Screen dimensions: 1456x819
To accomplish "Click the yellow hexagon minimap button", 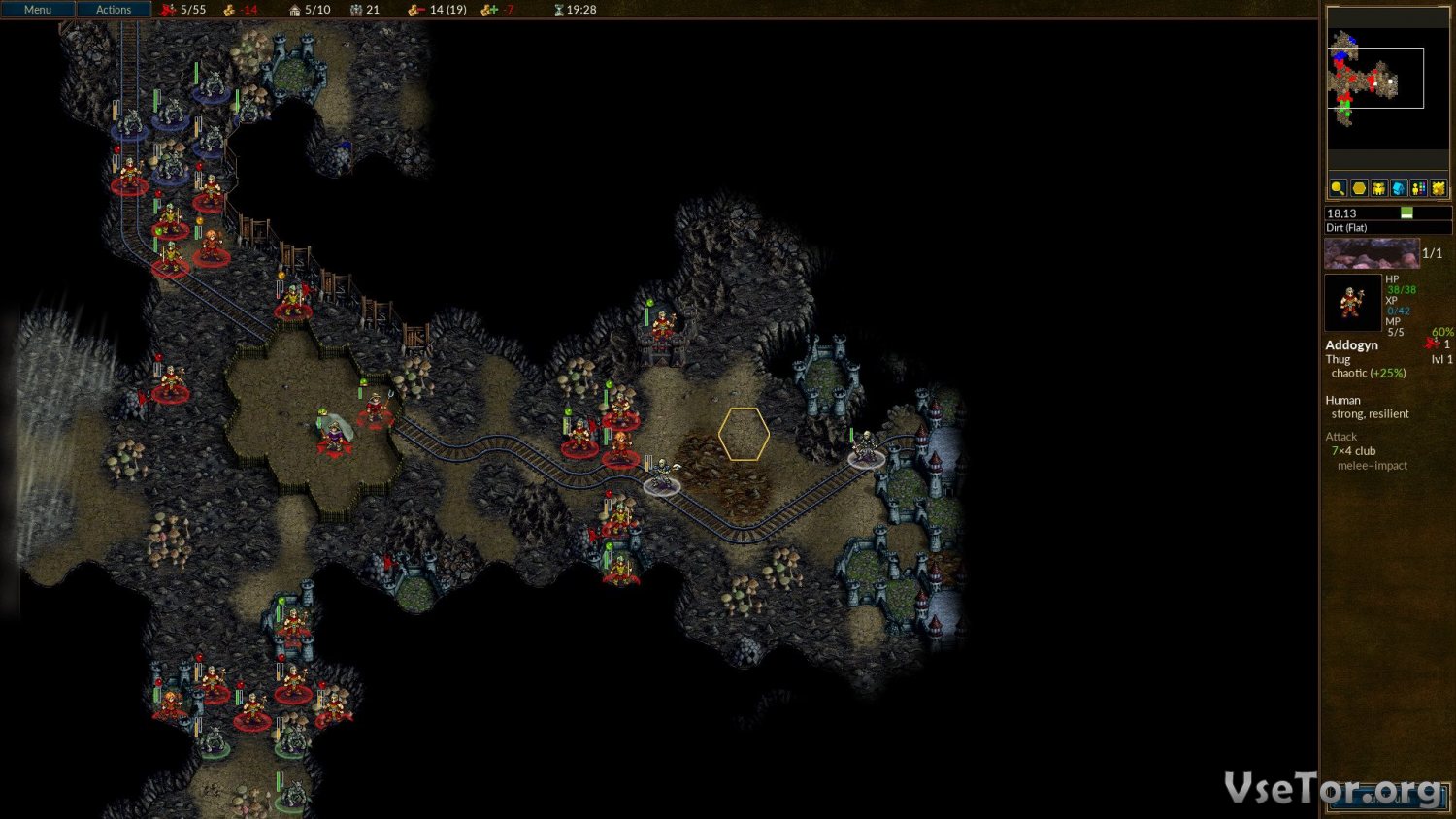I will [1359, 188].
